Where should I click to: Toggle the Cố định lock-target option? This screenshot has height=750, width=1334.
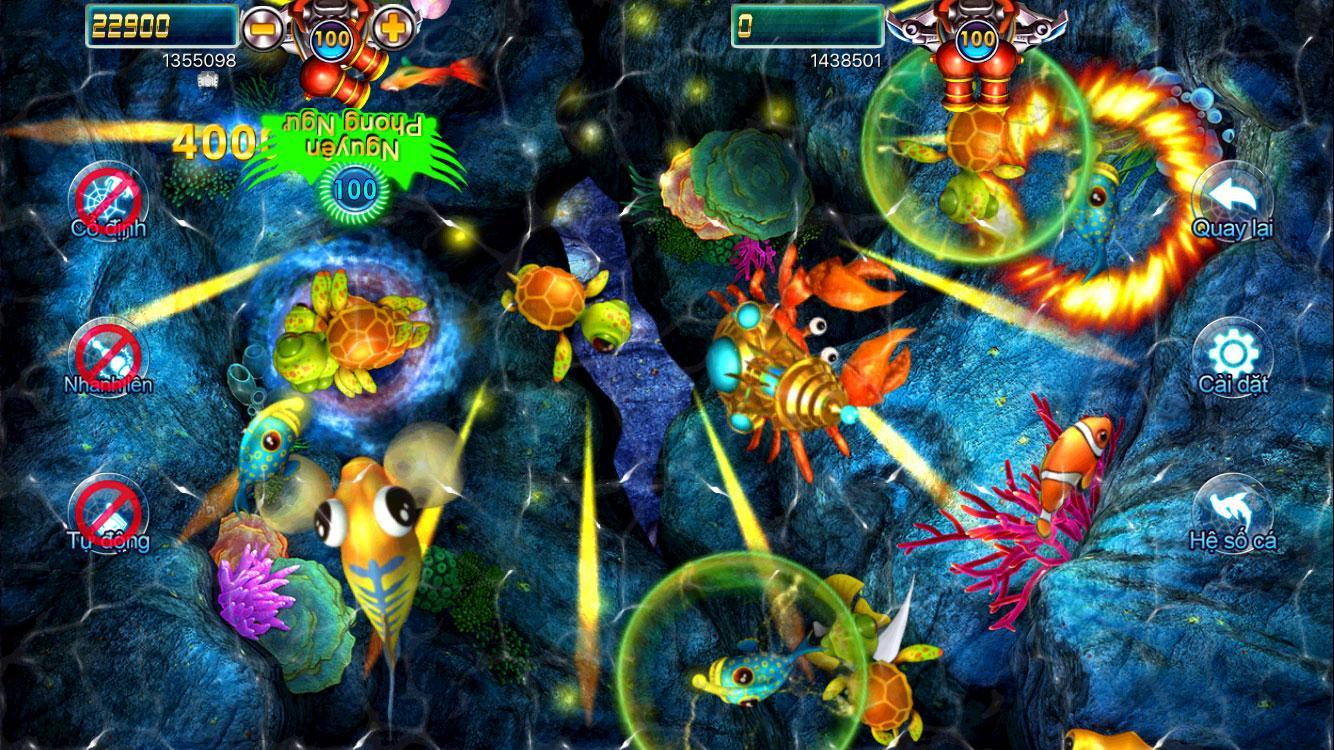click(108, 198)
